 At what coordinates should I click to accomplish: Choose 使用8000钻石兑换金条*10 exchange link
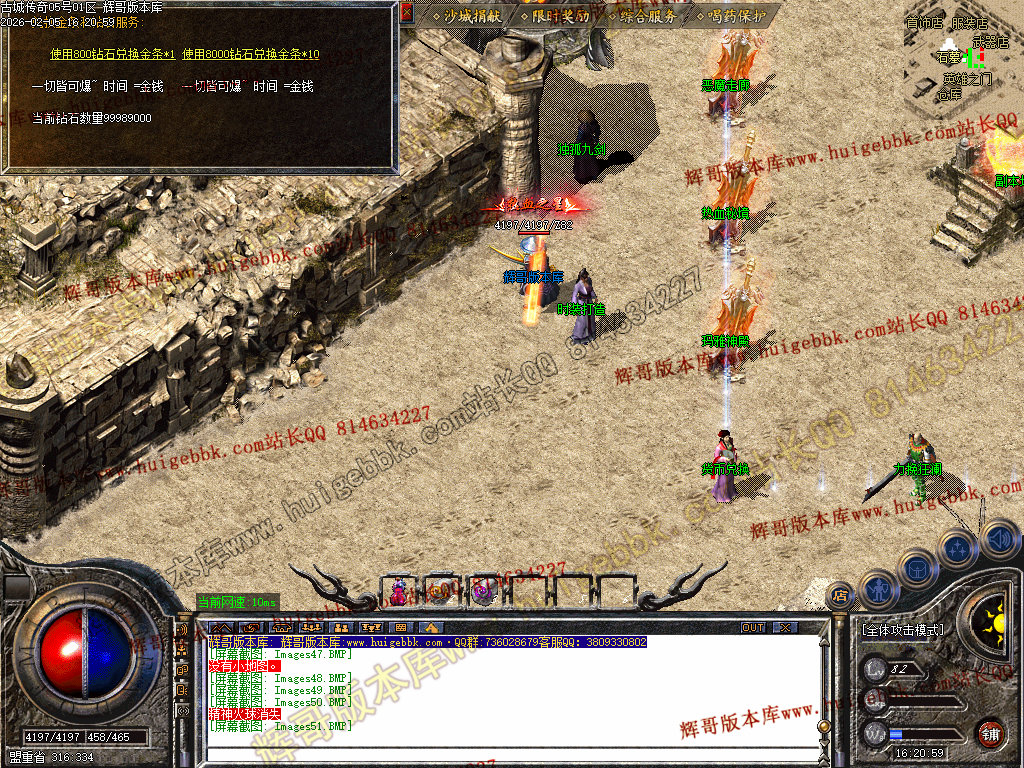coord(251,54)
